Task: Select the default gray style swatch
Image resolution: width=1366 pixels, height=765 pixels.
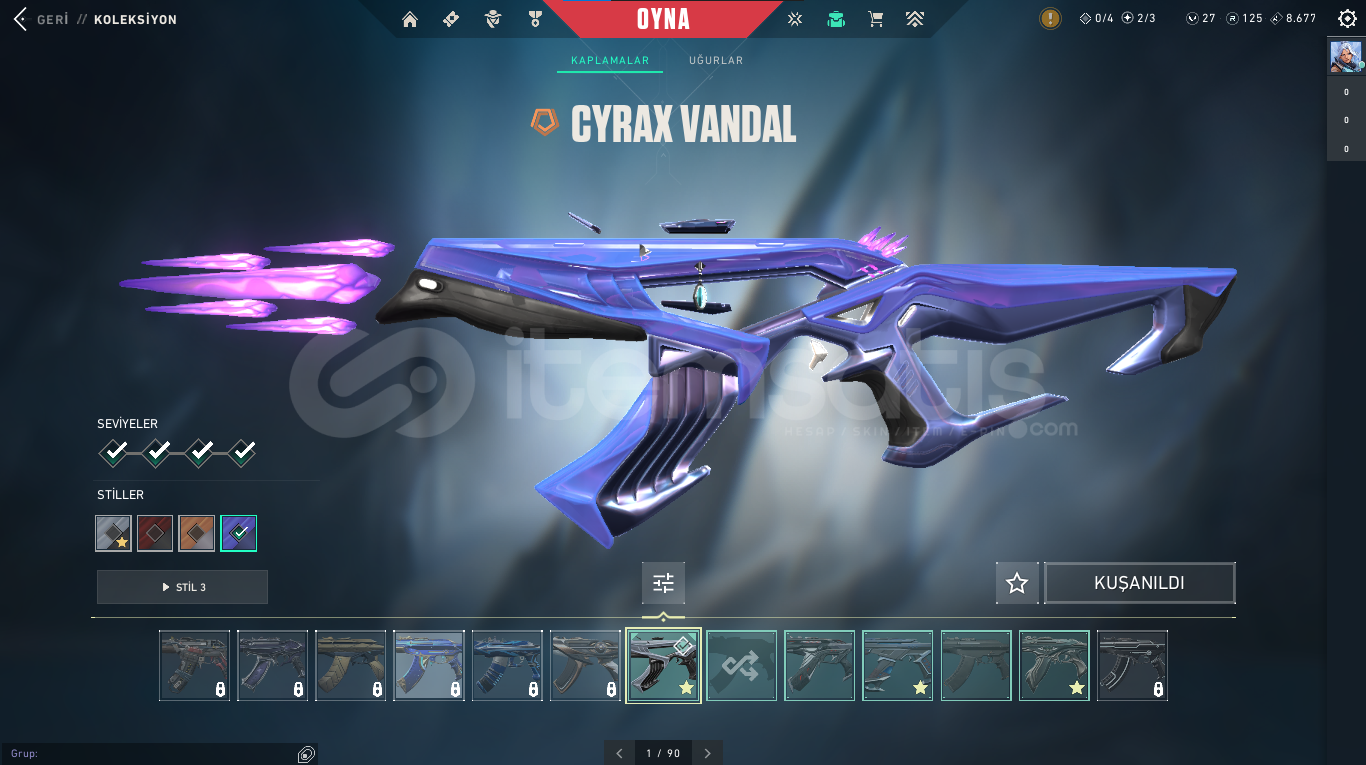Action: click(113, 533)
